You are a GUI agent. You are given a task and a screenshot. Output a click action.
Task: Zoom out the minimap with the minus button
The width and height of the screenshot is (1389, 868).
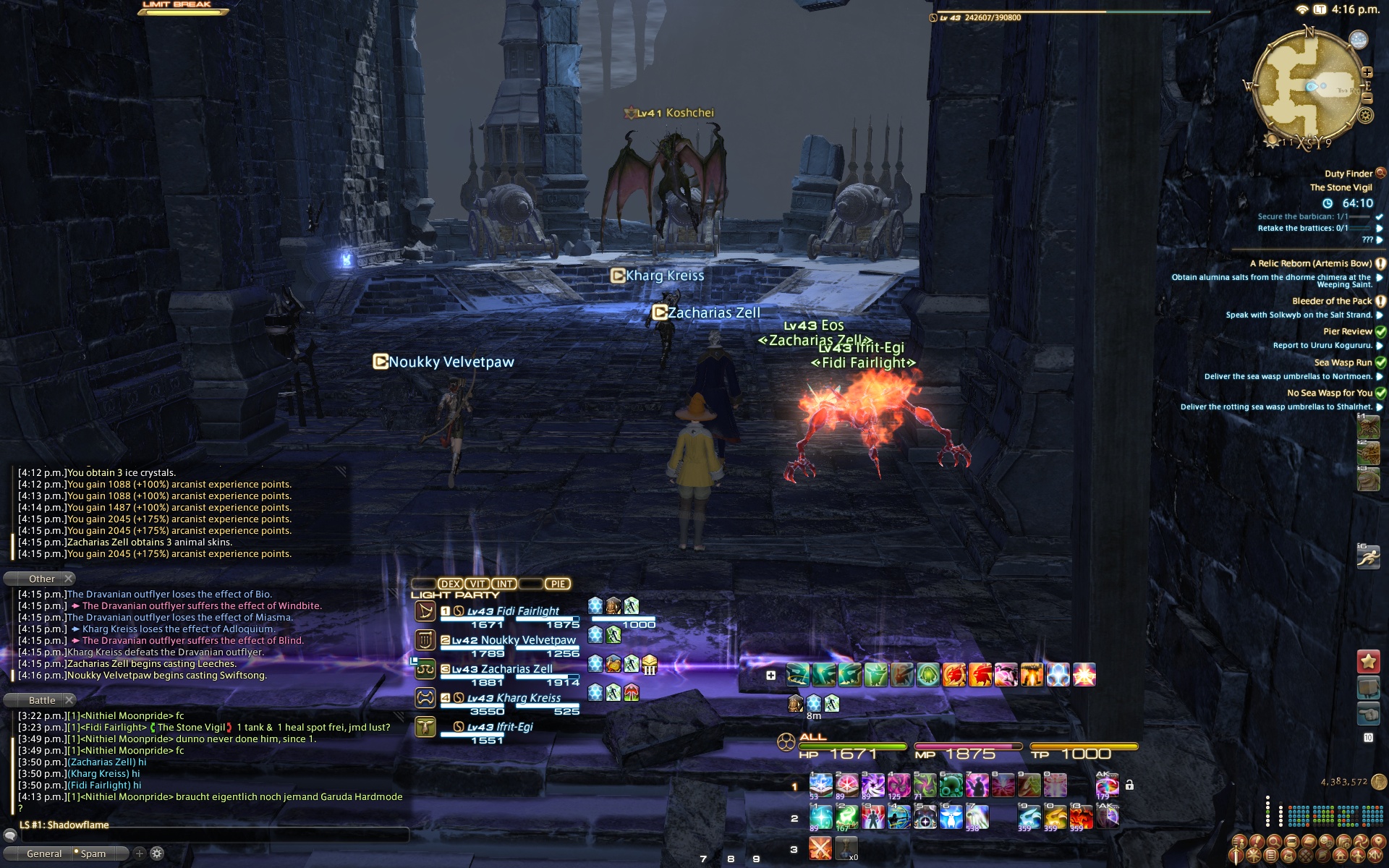click(1367, 98)
